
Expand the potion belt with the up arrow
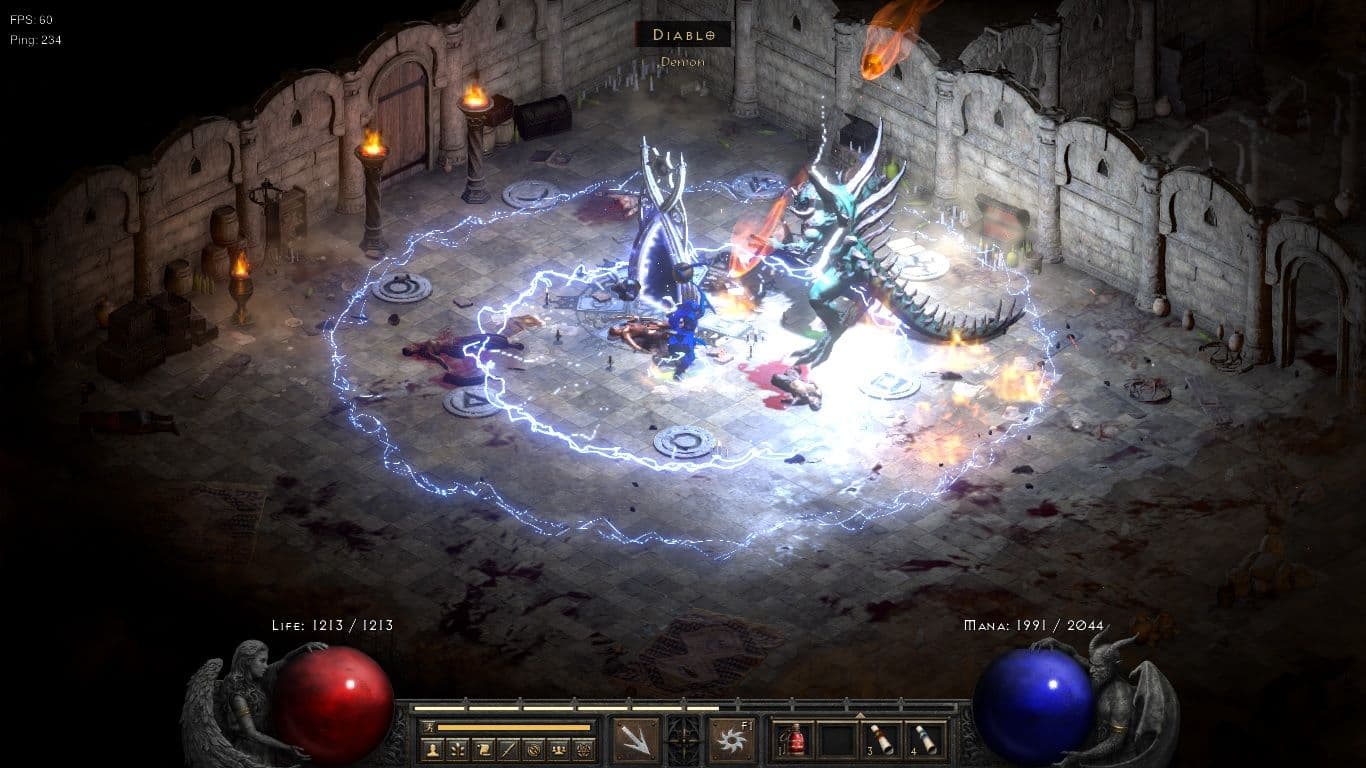click(862, 714)
